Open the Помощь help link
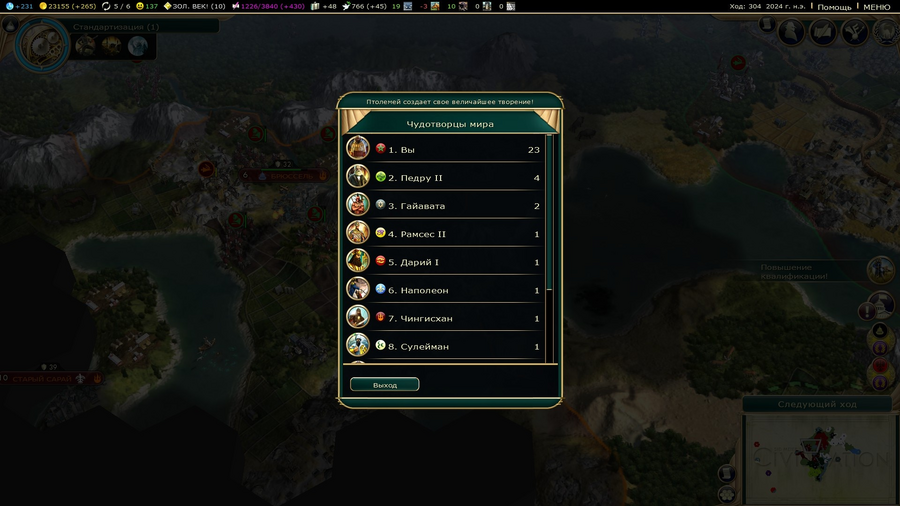 point(834,7)
